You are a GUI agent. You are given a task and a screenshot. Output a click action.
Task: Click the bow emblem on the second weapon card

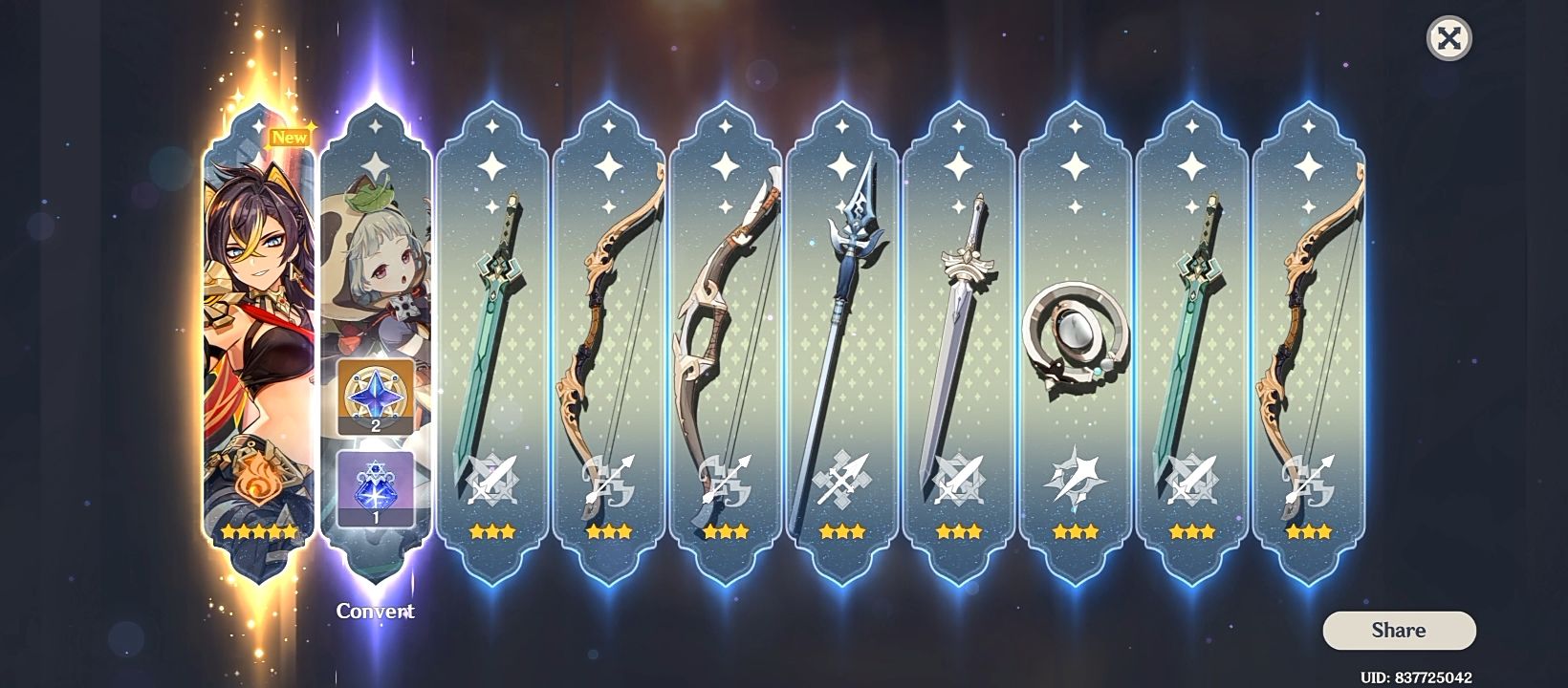click(608, 479)
